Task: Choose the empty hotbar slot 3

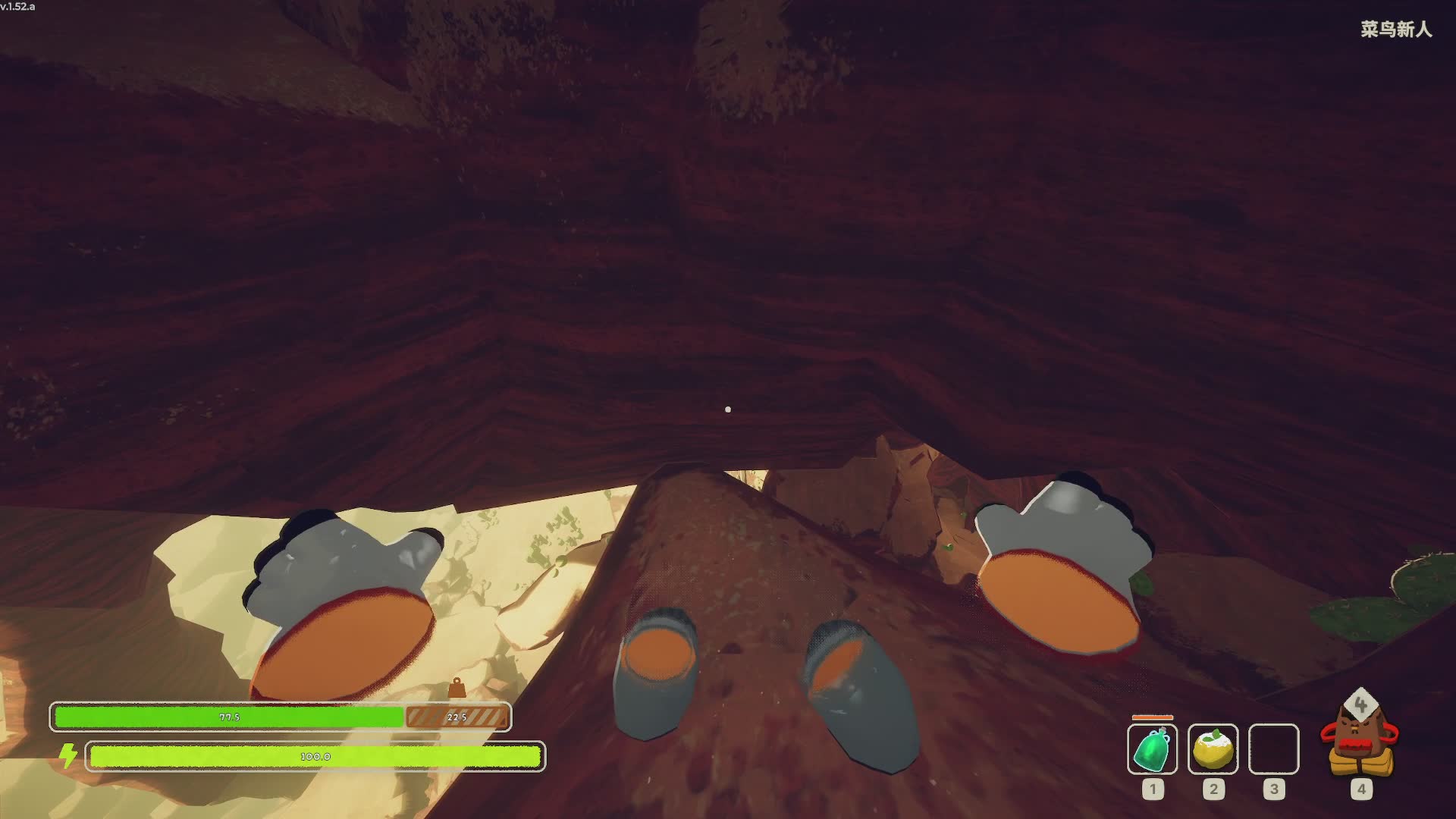Action: coord(1273,749)
